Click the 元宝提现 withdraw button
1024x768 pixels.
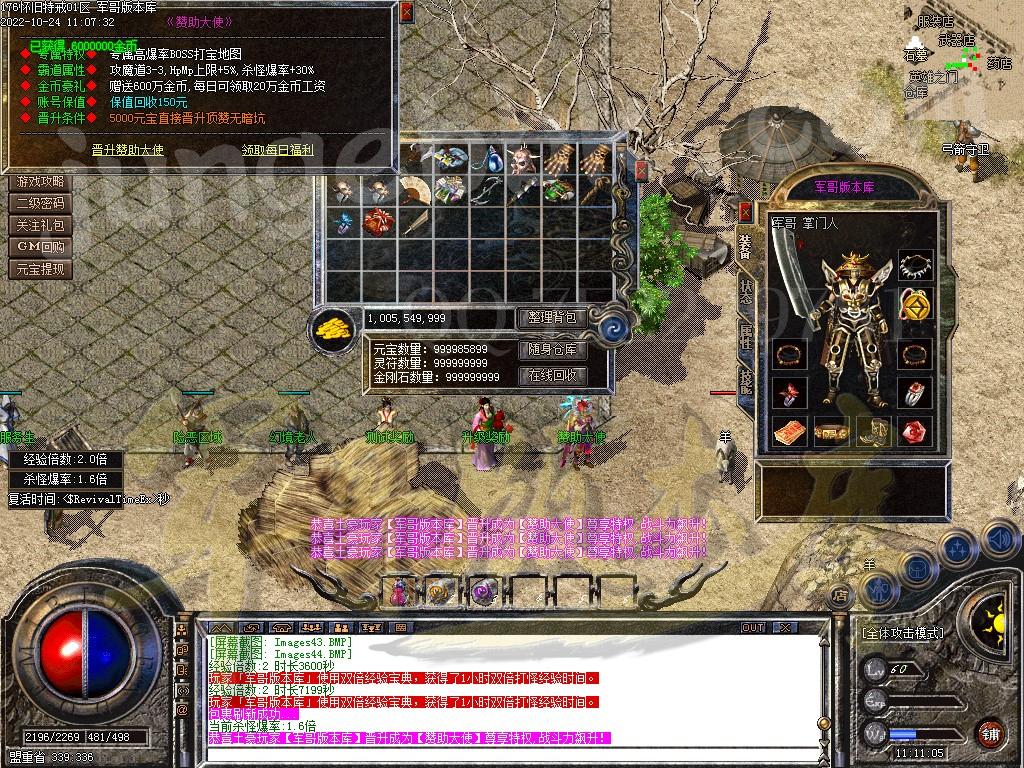point(41,269)
